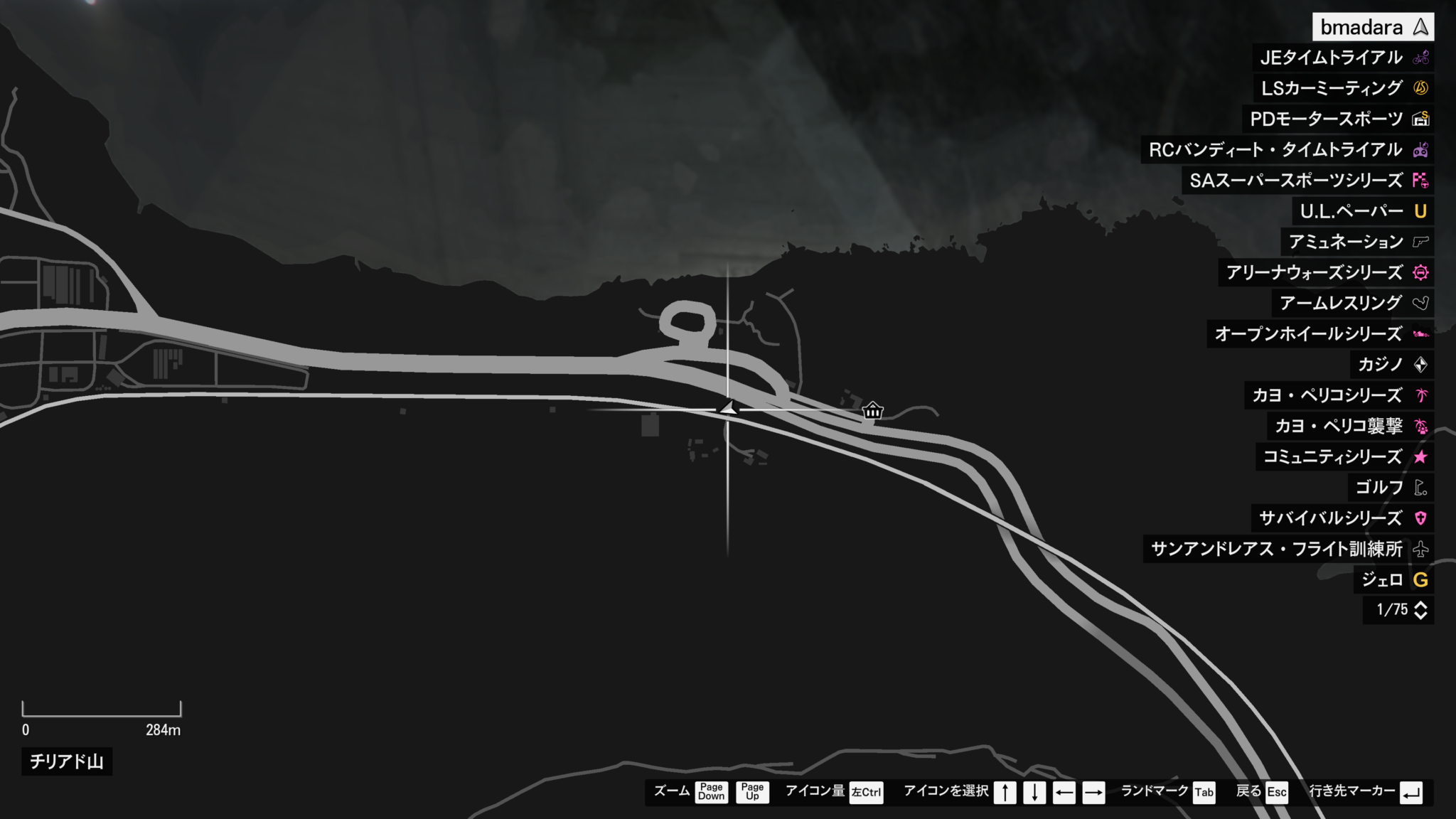Choose SAスーパースポーツシリーズ legend entry
The image size is (1456, 819).
pyautogui.click(x=1307, y=181)
